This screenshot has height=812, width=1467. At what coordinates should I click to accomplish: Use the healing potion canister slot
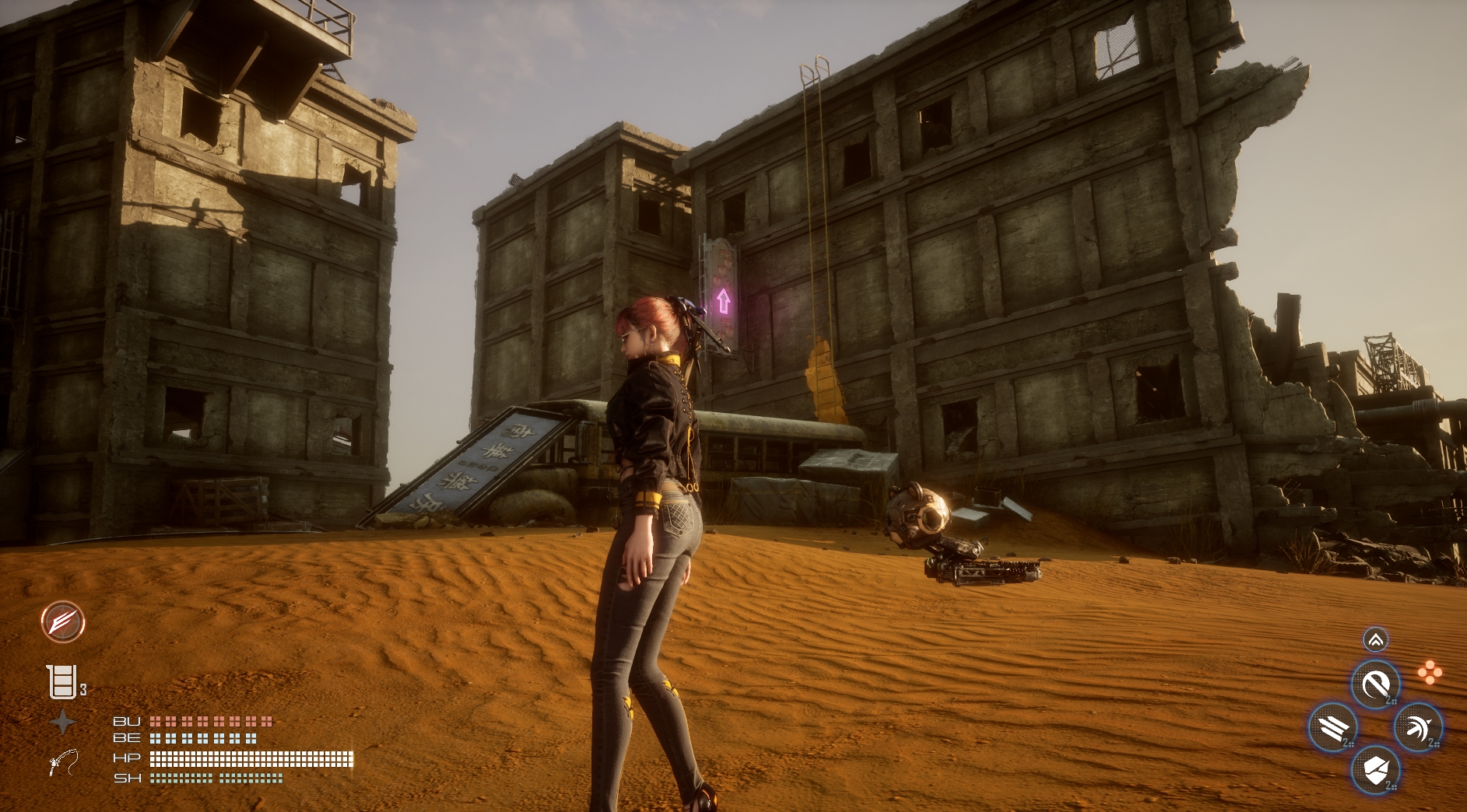point(62,682)
